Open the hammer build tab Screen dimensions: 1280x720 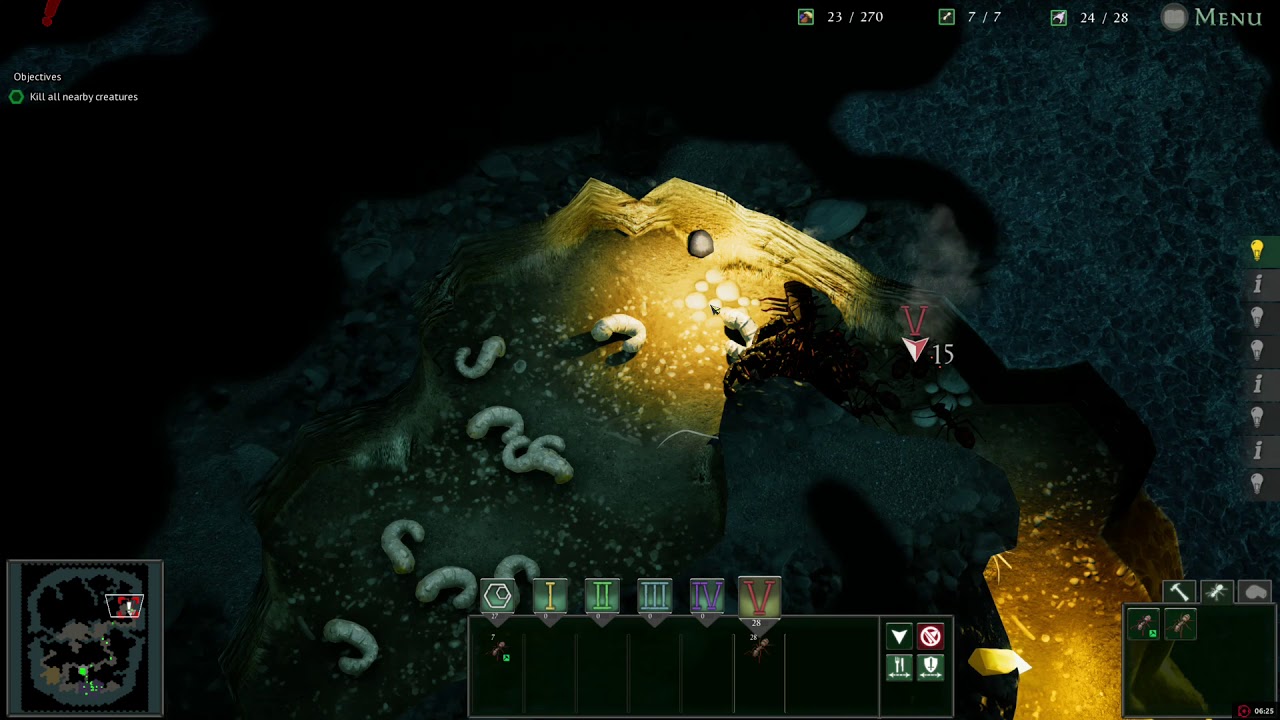point(1179,593)
